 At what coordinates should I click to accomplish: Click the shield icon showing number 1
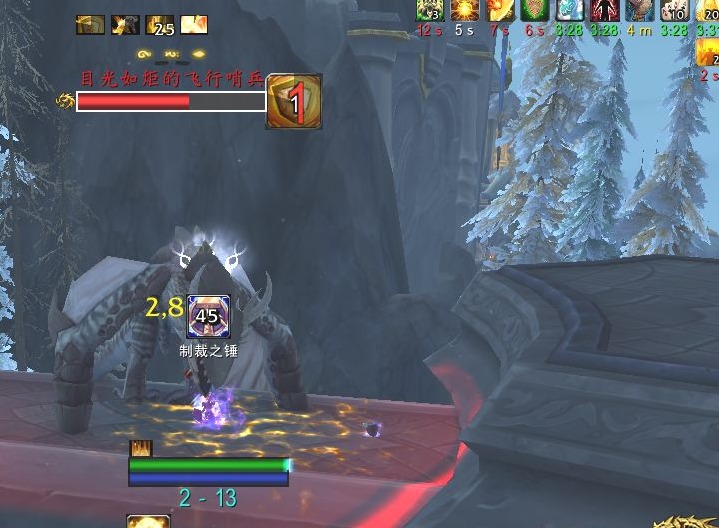[x=294, y=101]
